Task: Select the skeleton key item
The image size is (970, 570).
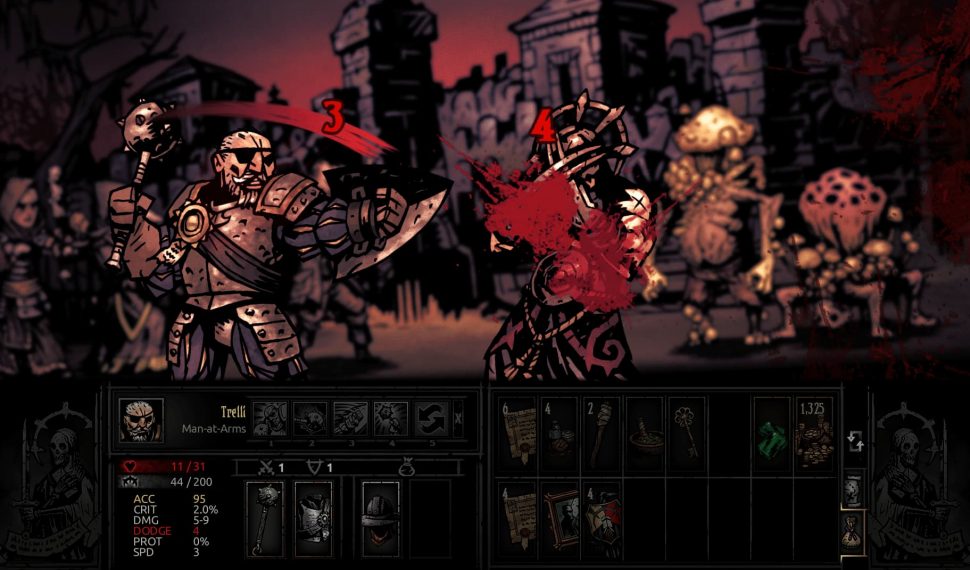Action: pos(687,435)
